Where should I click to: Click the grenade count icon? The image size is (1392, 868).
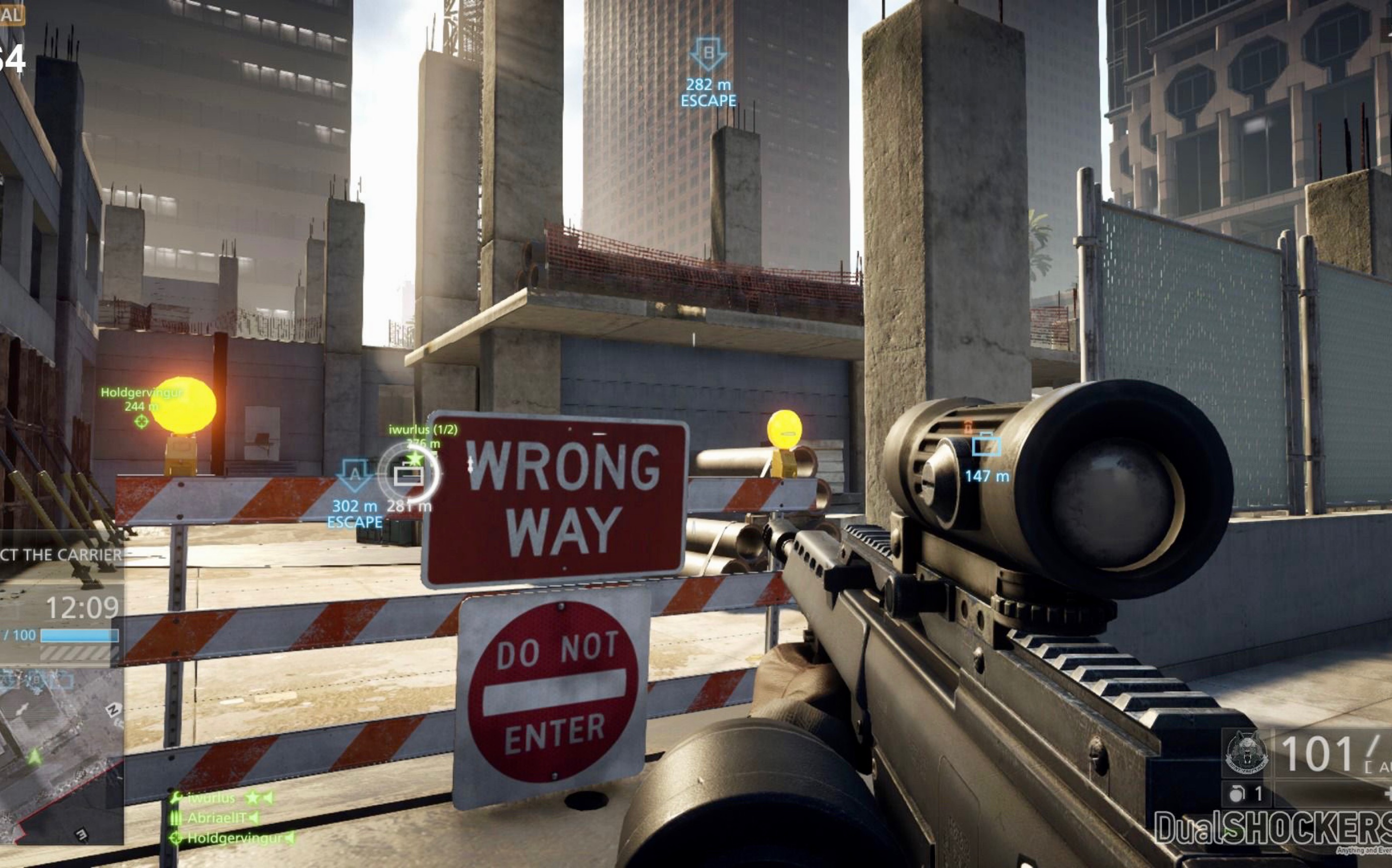click(1238, 795)
